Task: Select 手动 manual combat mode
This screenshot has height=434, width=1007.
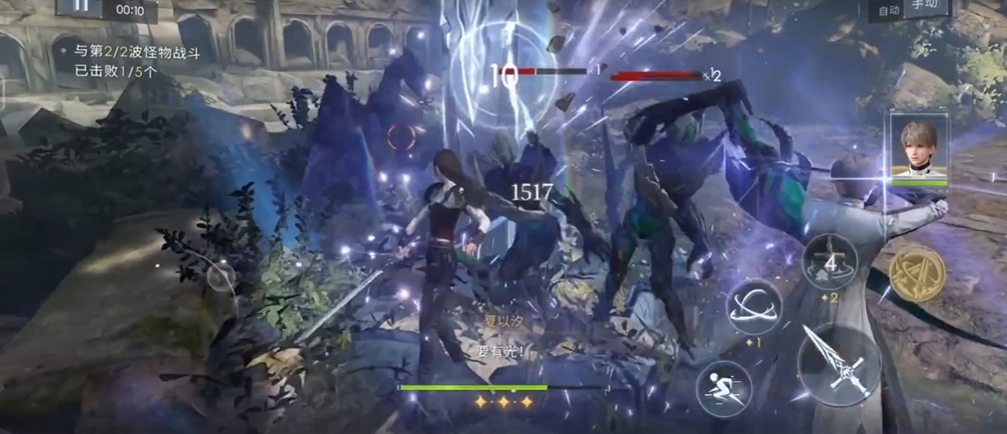Action: coord(925,6)
